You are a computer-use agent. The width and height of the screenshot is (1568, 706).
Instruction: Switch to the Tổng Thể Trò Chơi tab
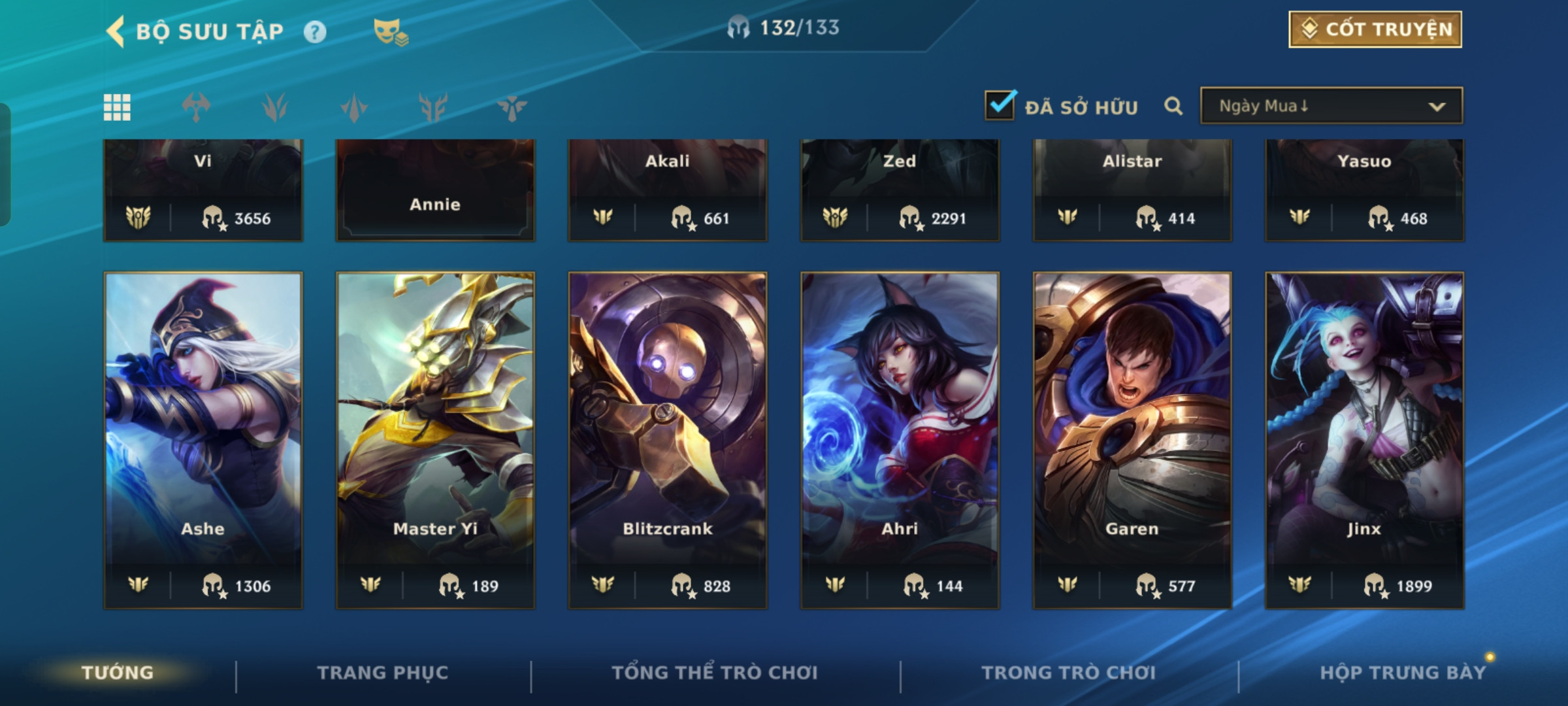point(715,673)
